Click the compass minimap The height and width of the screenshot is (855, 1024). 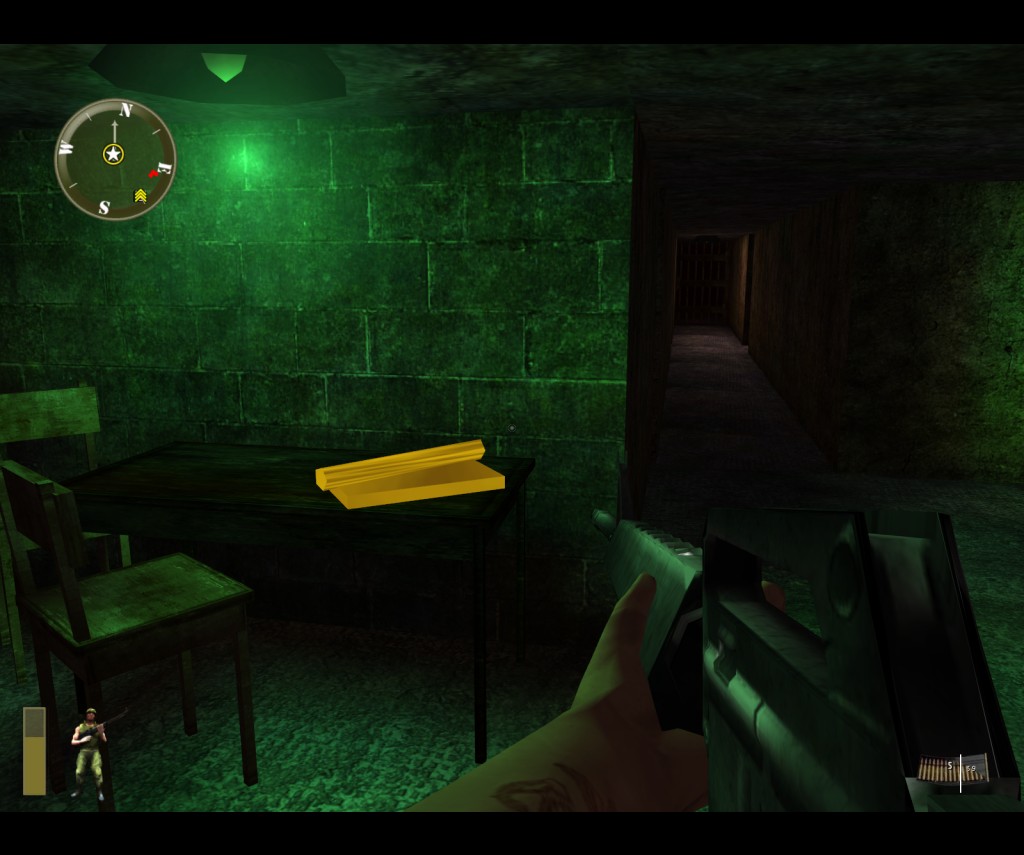coord(115,159)
